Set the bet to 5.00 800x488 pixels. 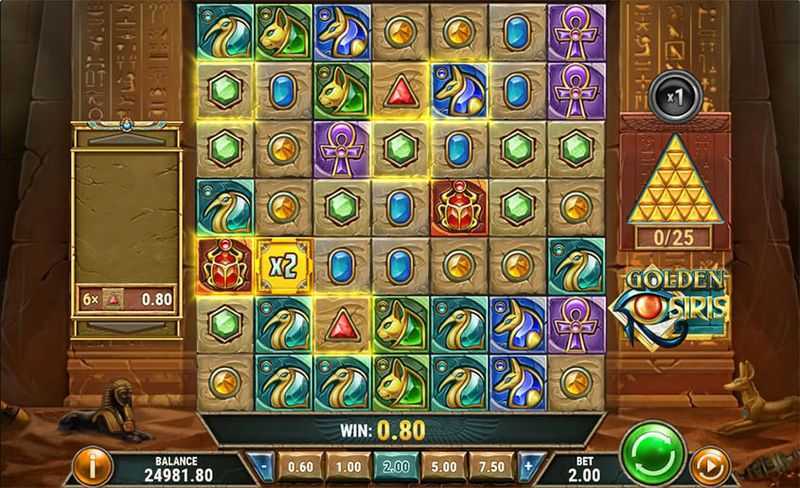tap(444, 466)
